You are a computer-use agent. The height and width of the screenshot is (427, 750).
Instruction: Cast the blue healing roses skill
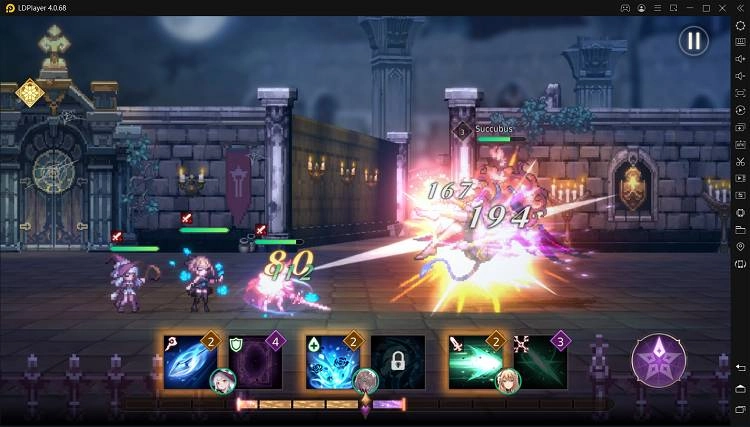click(x=332, y=361)
